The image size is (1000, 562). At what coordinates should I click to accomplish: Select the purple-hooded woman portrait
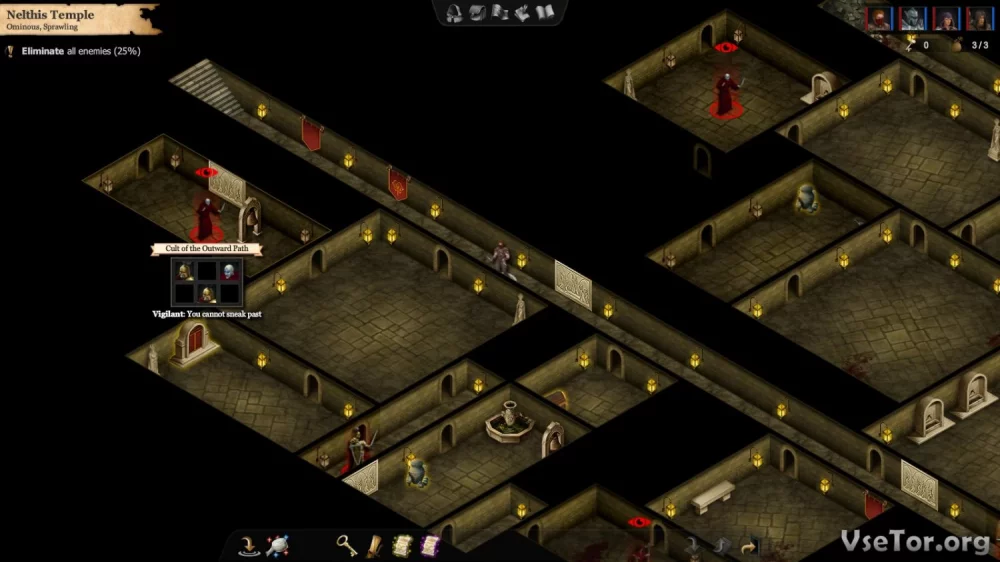coord(945,18)
